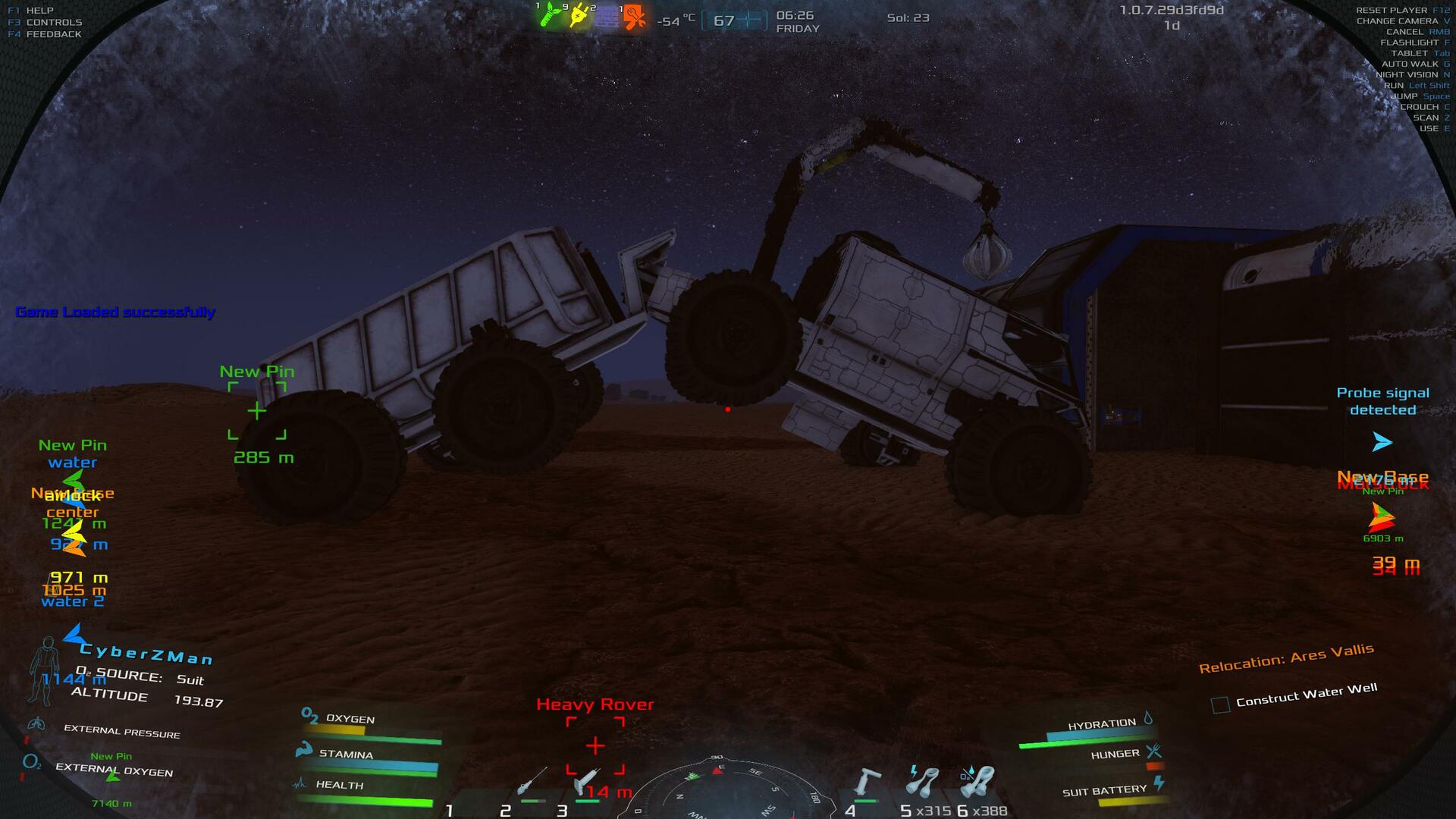Select the oxygen-water item in slot 6
Viewport: 1456px width, 819px height.
click(x=977, y=781)
